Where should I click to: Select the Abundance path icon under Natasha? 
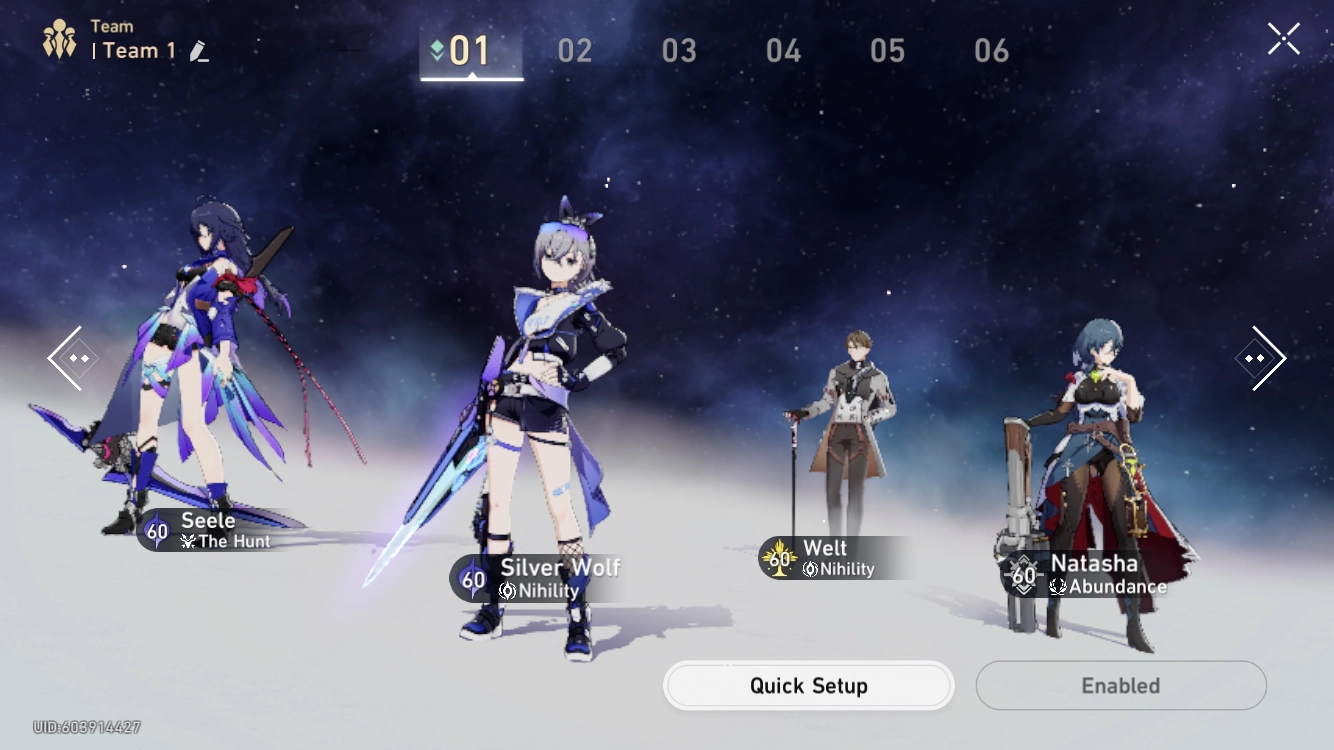(1055, 587)
